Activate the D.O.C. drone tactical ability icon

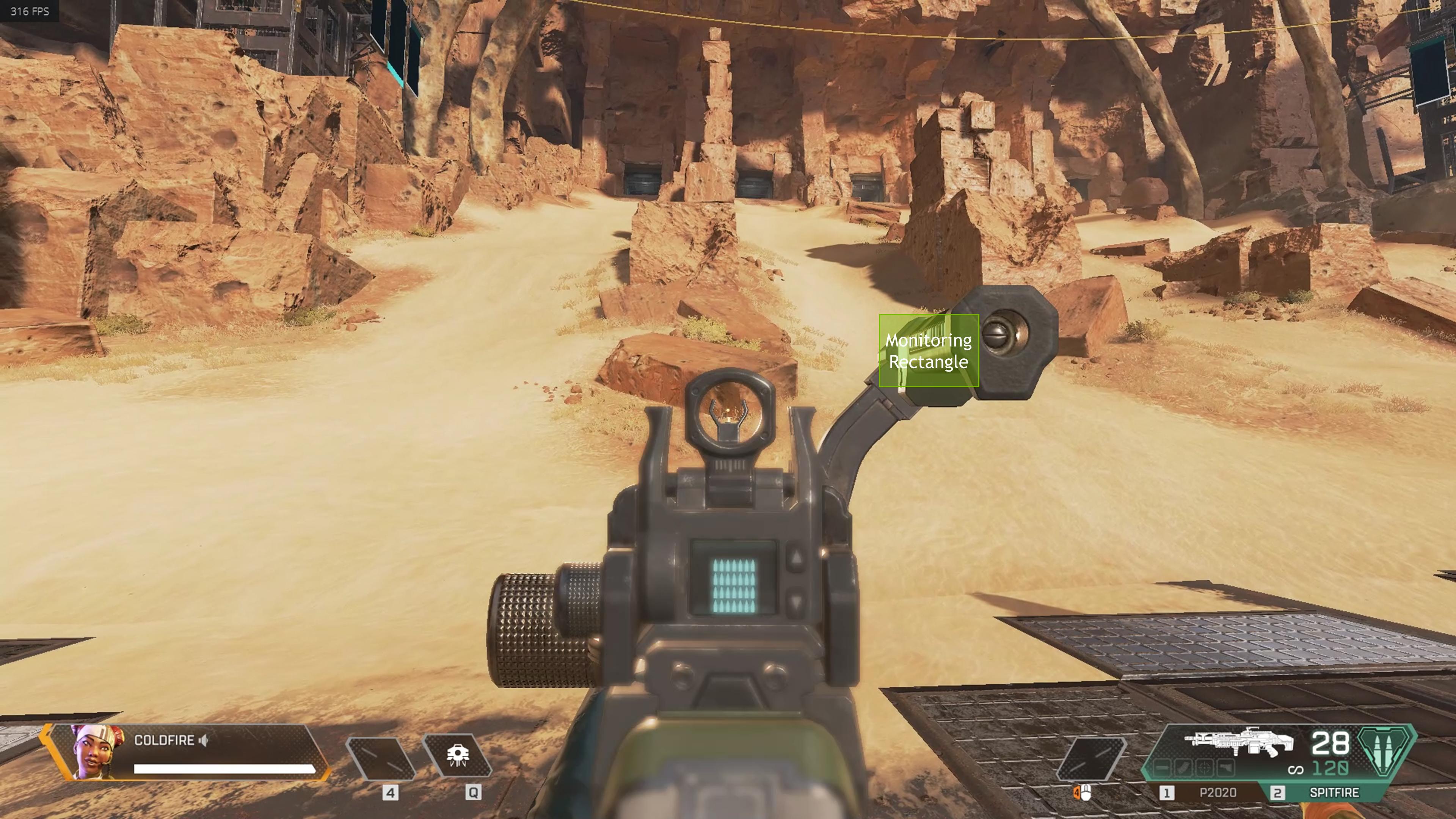457,756
